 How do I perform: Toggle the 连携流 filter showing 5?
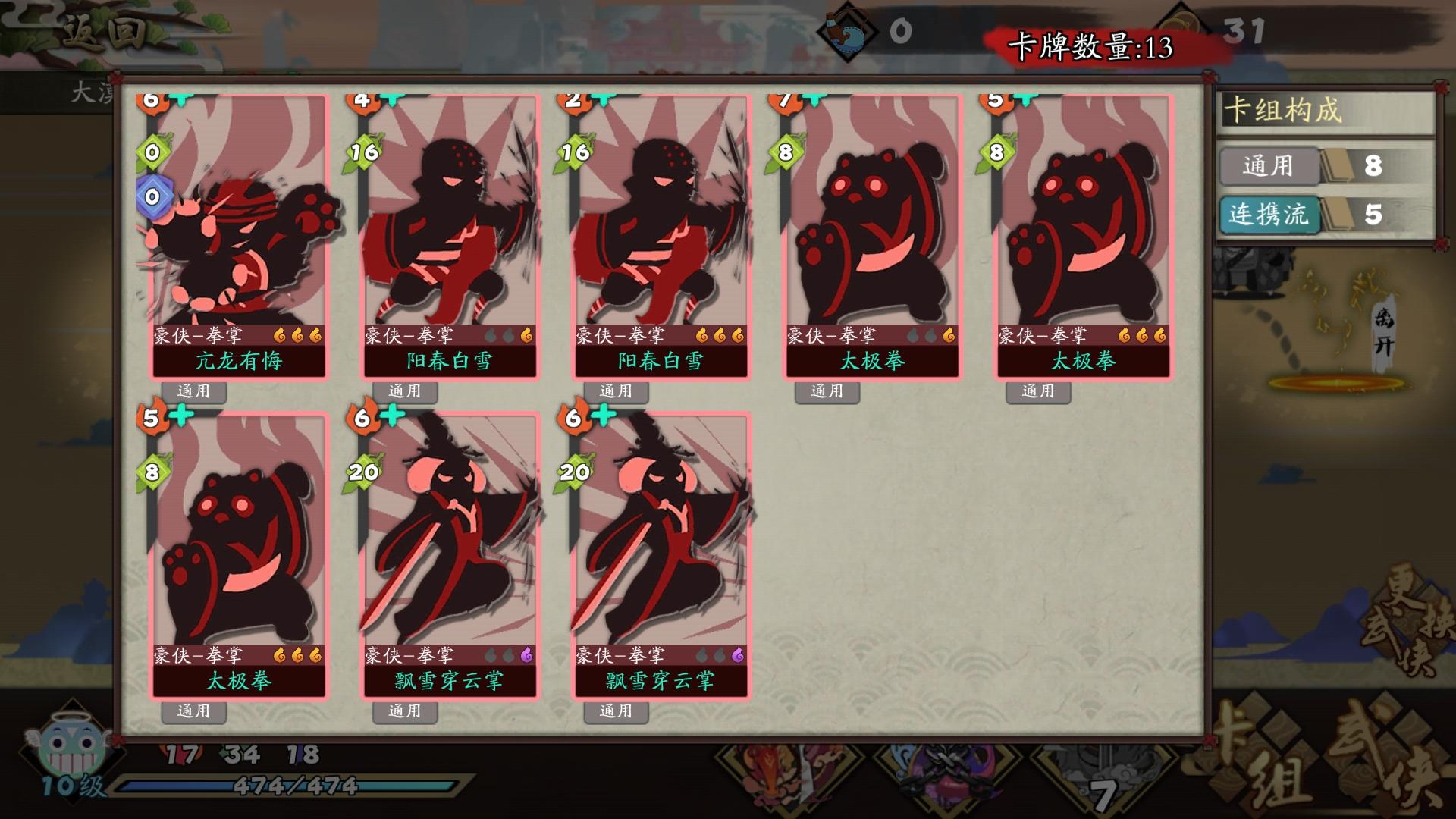coord(1269,216)
